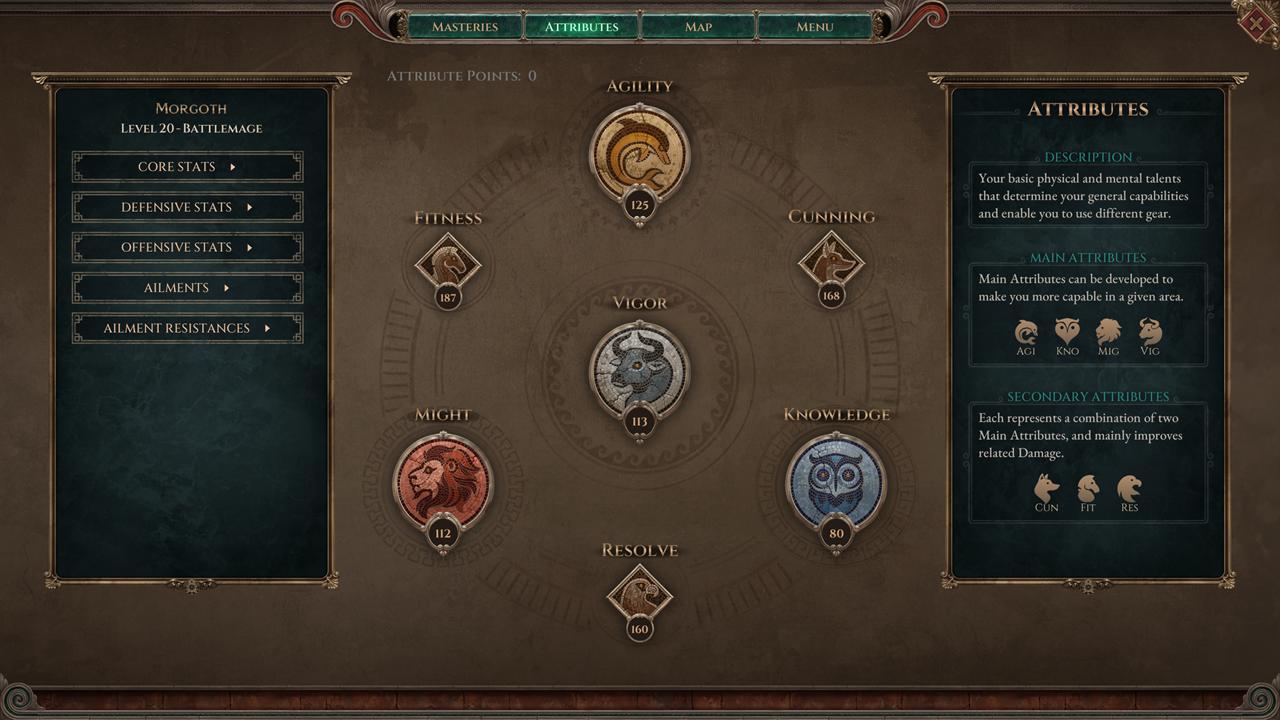Switch to the Masteries tab

point(465,27)
